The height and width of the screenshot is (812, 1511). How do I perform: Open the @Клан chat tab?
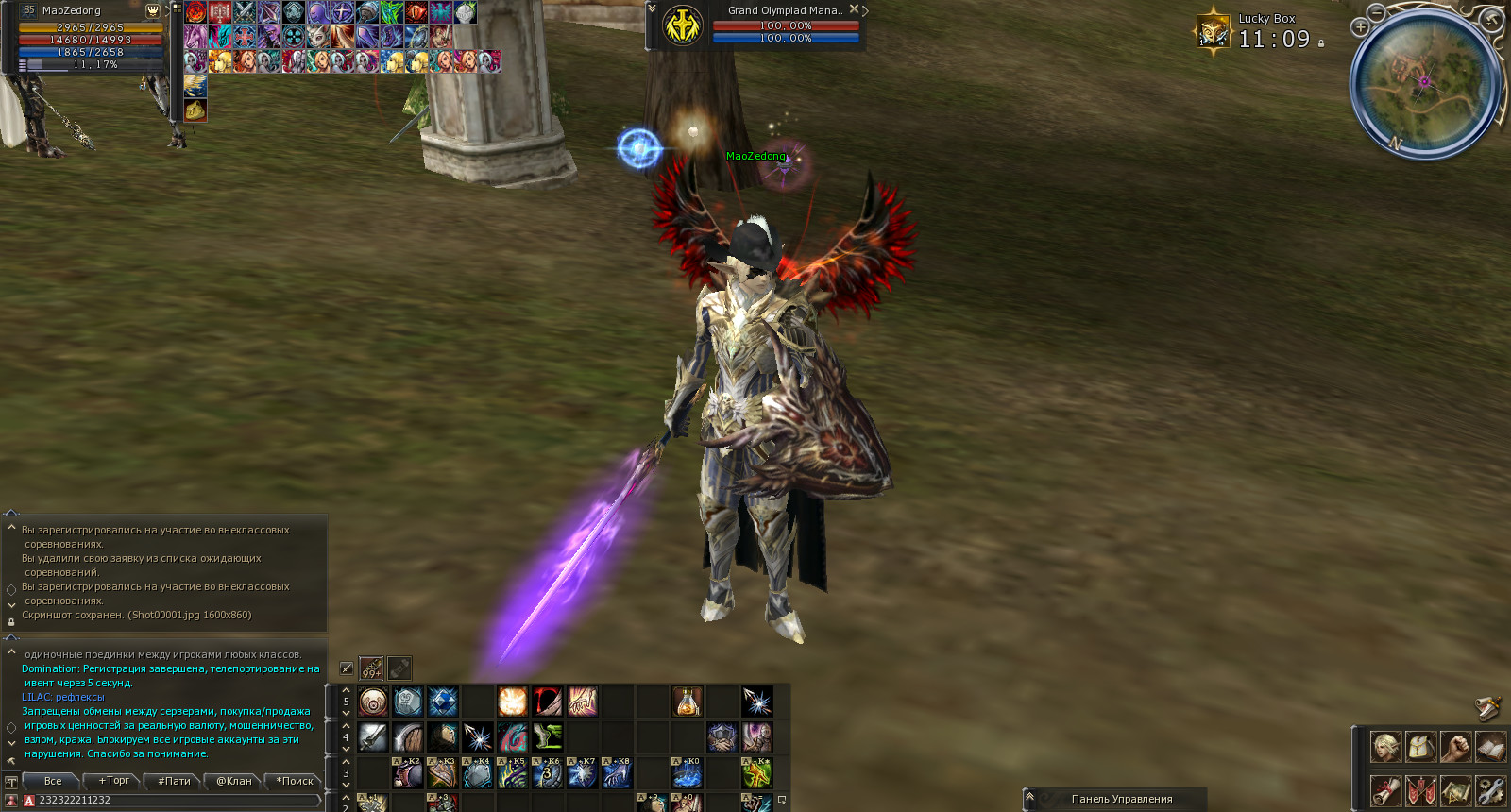pos(233,781)
